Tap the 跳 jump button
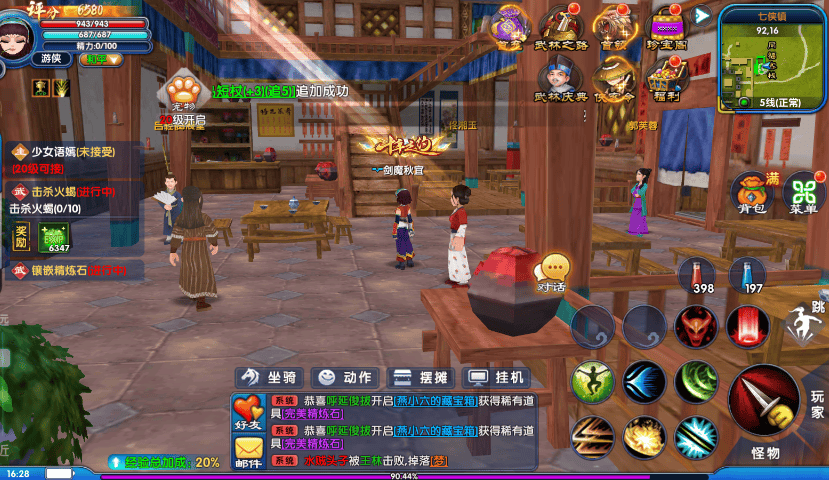The width and height of the screenshot is (829, 480). 804,320
